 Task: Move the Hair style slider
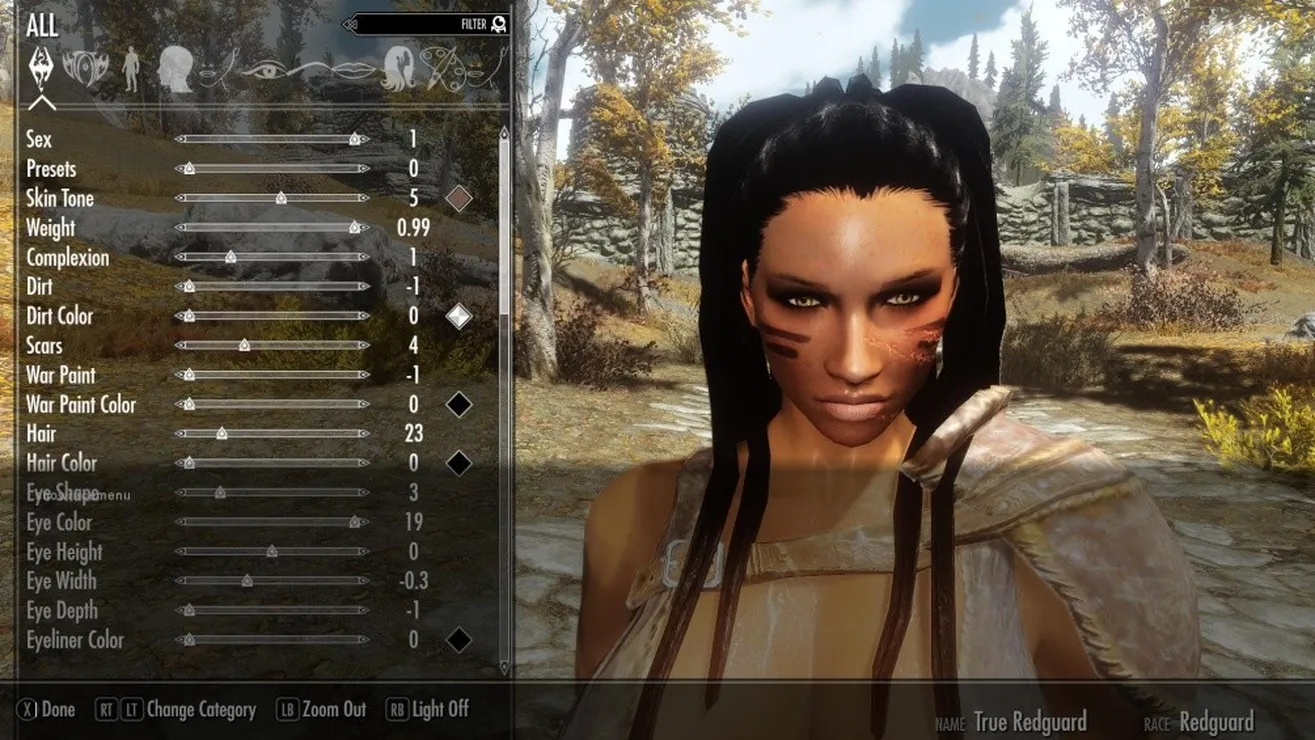click(x=221, y=434)
